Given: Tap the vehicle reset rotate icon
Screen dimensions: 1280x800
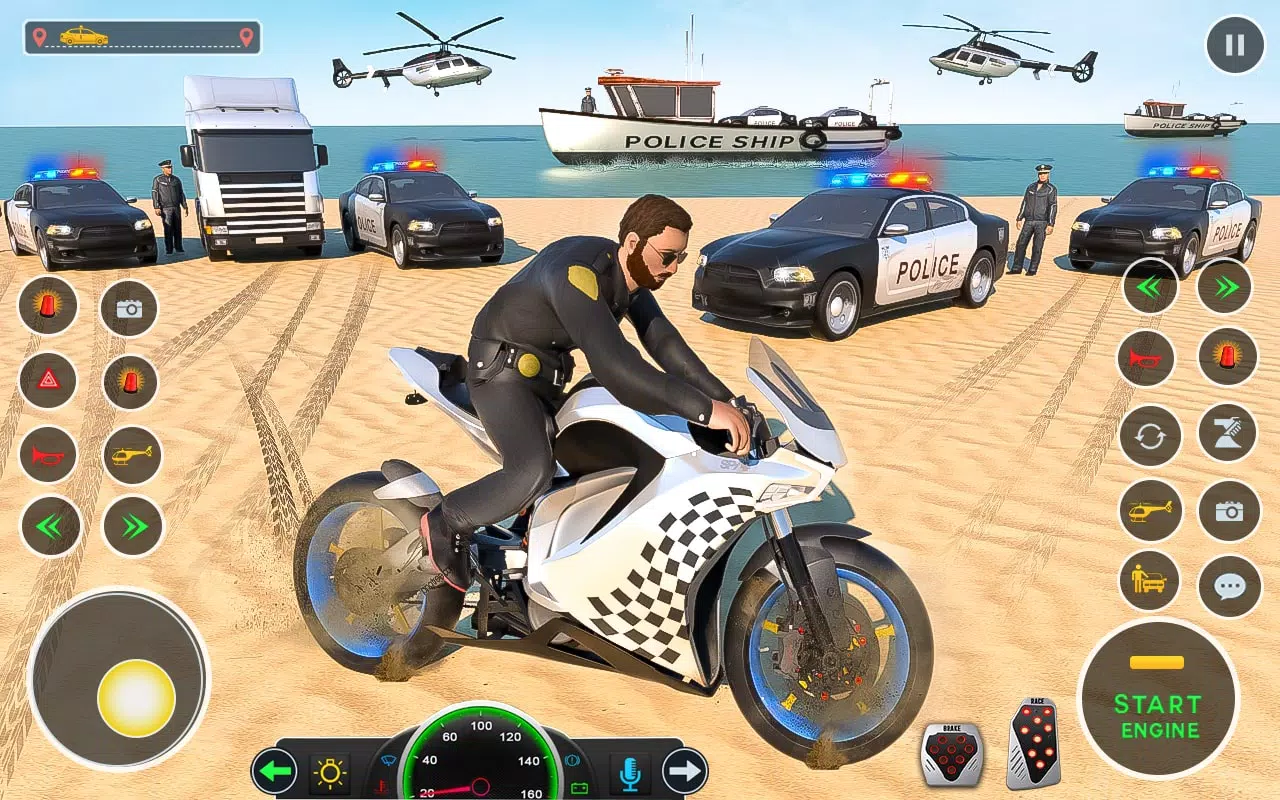Looking at the screenshot, I should [1149, 436].
